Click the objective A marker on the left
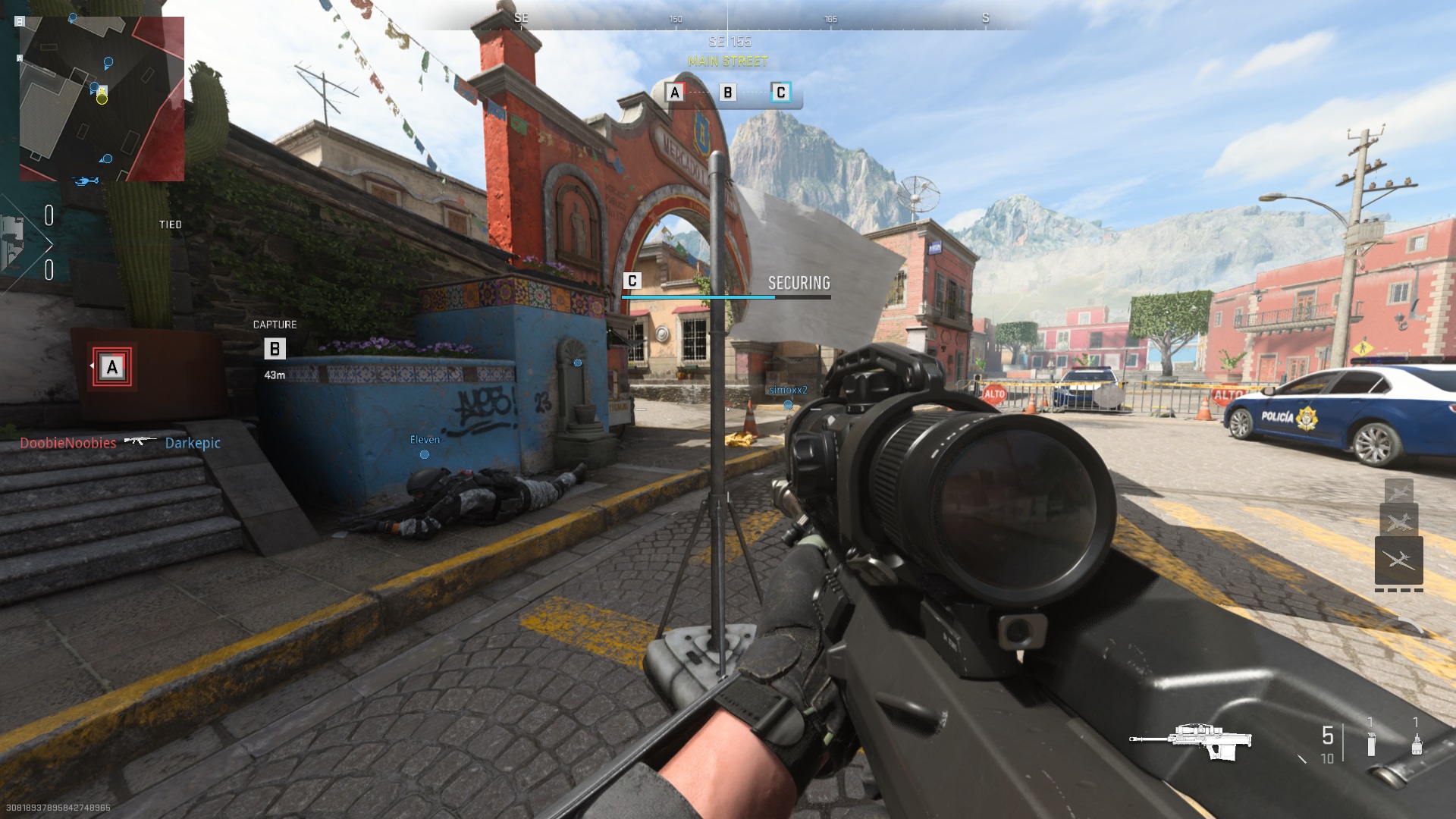The width and height of the screenshot is (1456, 819). click(111, 369)
